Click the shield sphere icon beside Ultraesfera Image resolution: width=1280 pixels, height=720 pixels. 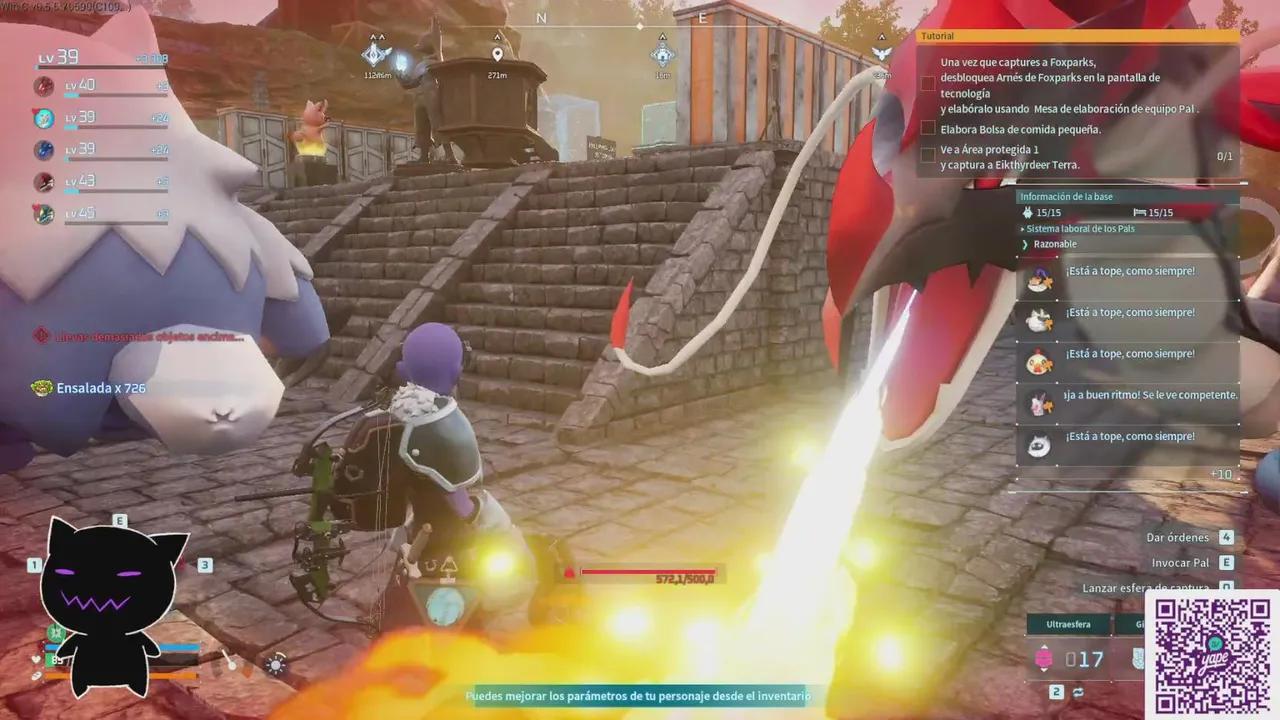pos(1137,658)
